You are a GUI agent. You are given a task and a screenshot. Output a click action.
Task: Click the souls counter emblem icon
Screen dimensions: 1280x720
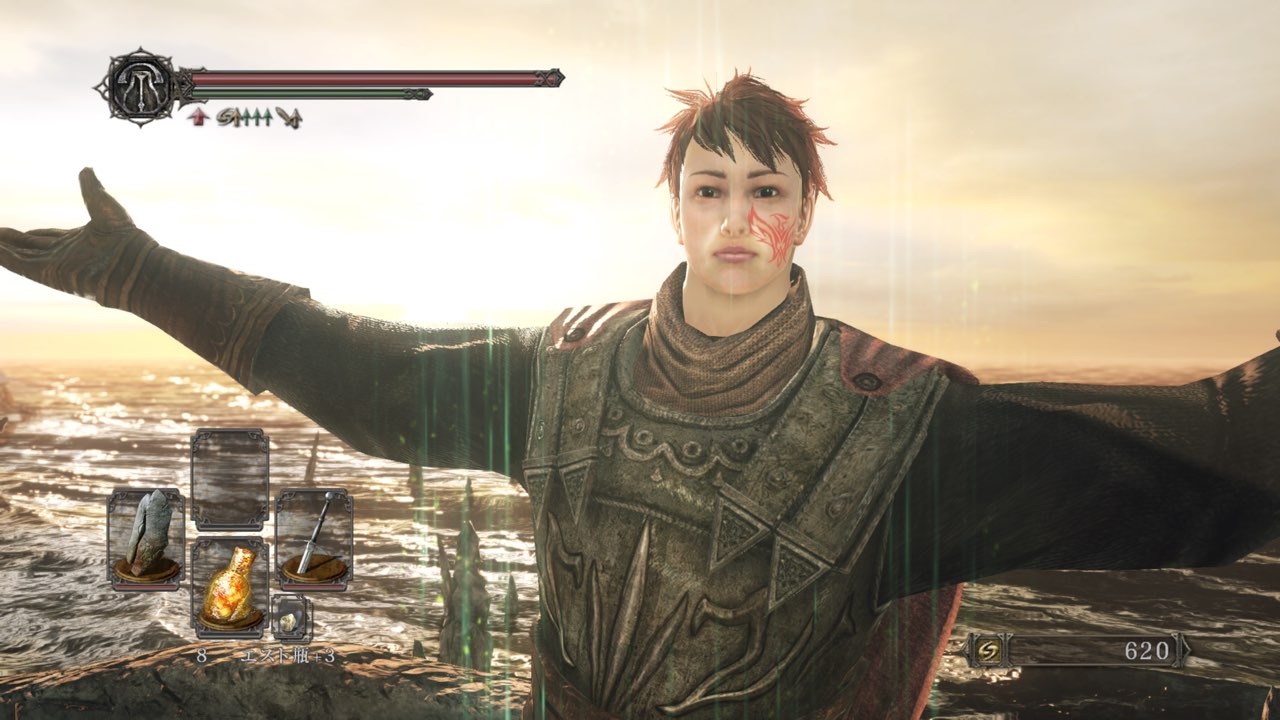(988, 651)
